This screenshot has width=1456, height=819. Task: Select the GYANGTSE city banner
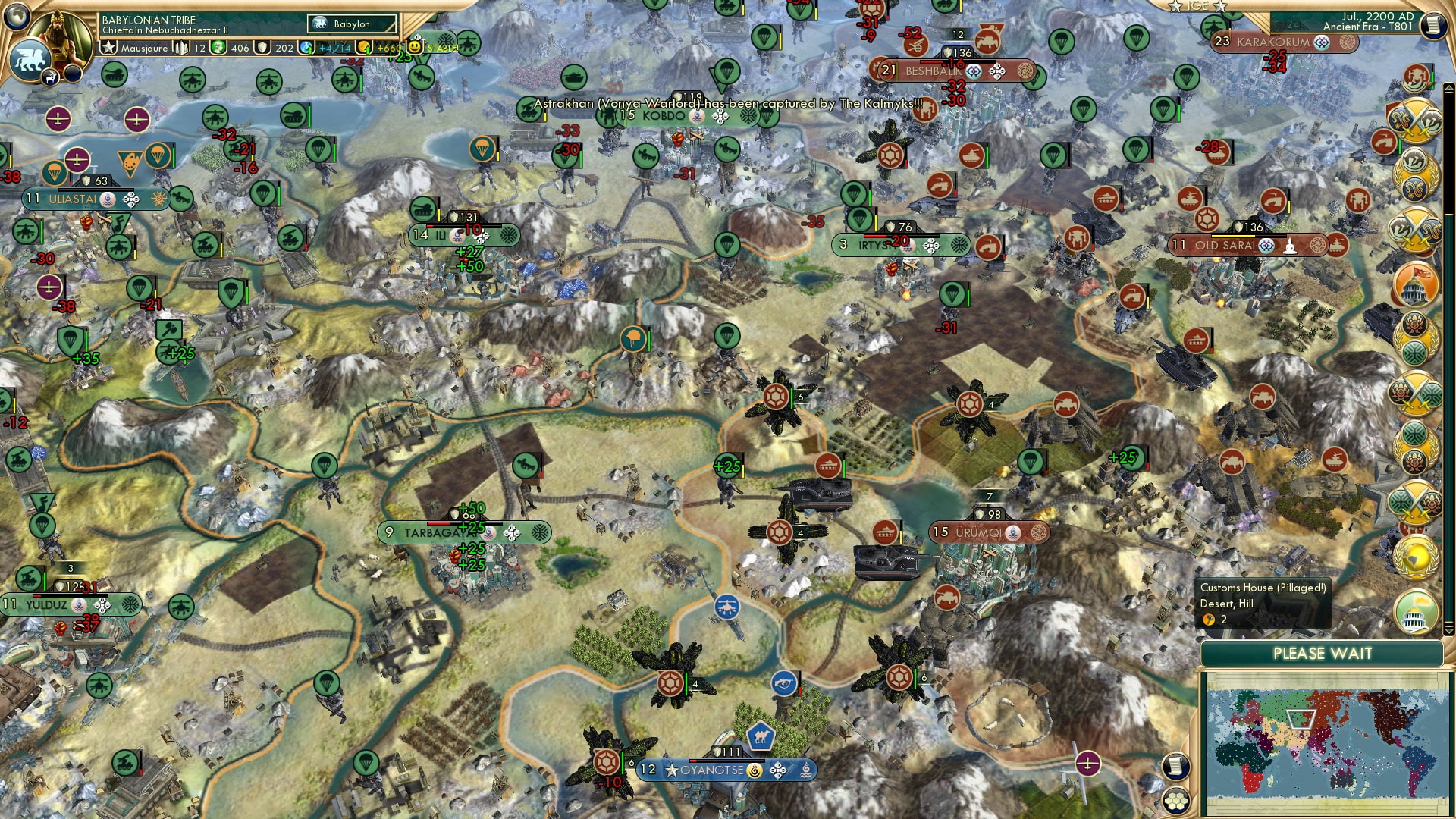tap(726, 769)
